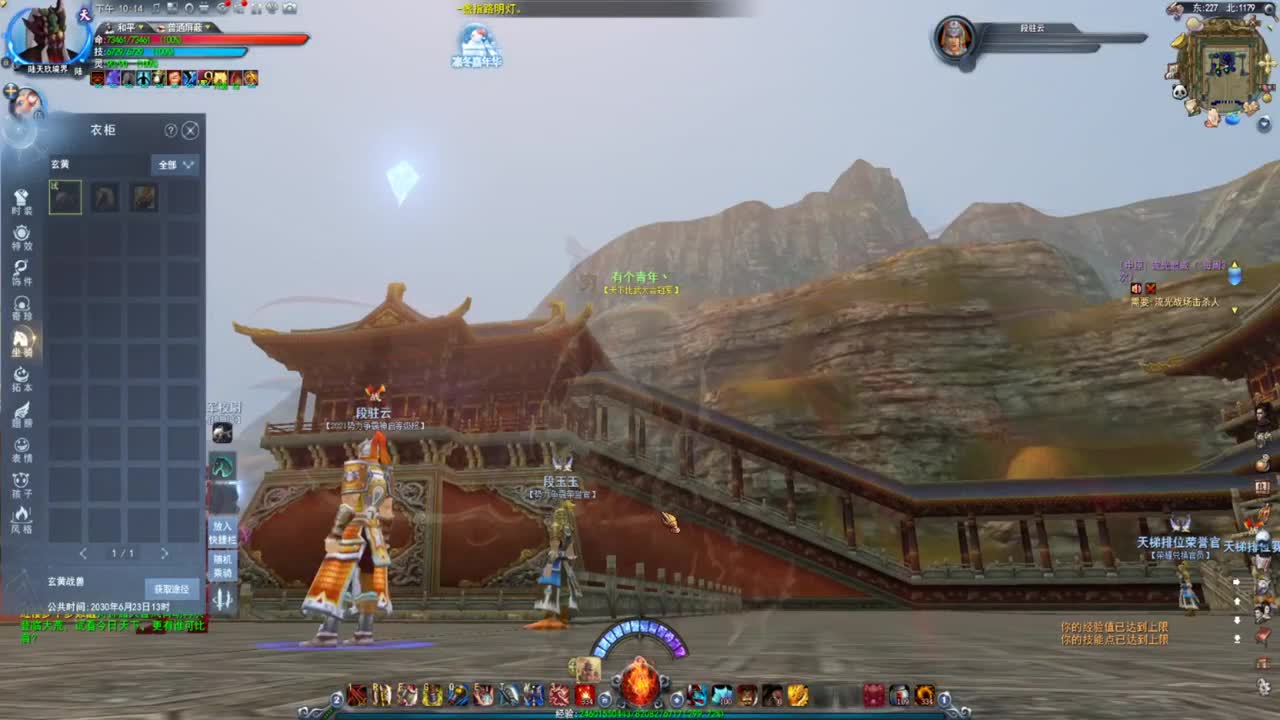Open wardrobe help via the question mark icon
Screen dimensions: 1280x720
[170, 130]
